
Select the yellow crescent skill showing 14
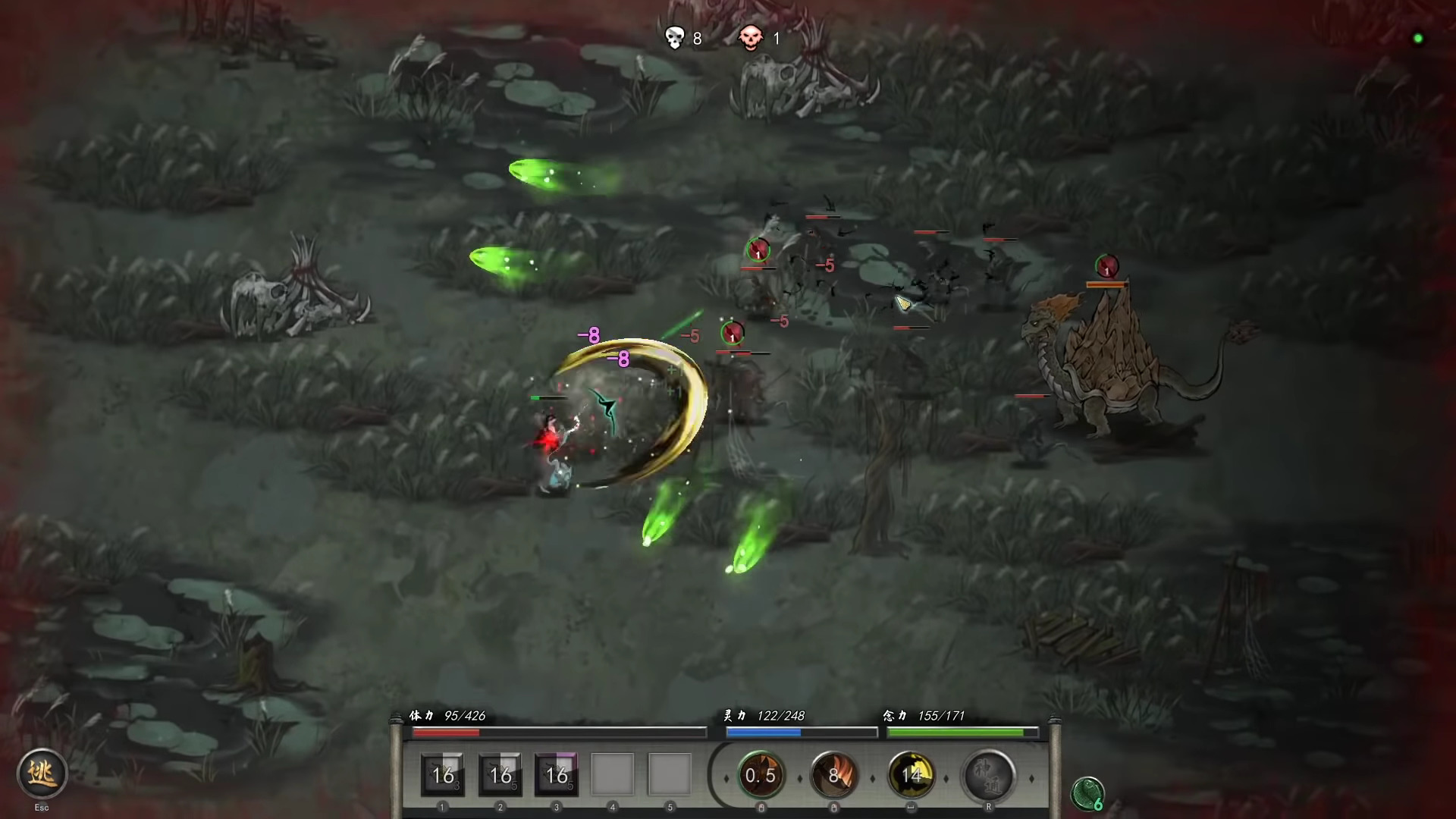point(912,775)
